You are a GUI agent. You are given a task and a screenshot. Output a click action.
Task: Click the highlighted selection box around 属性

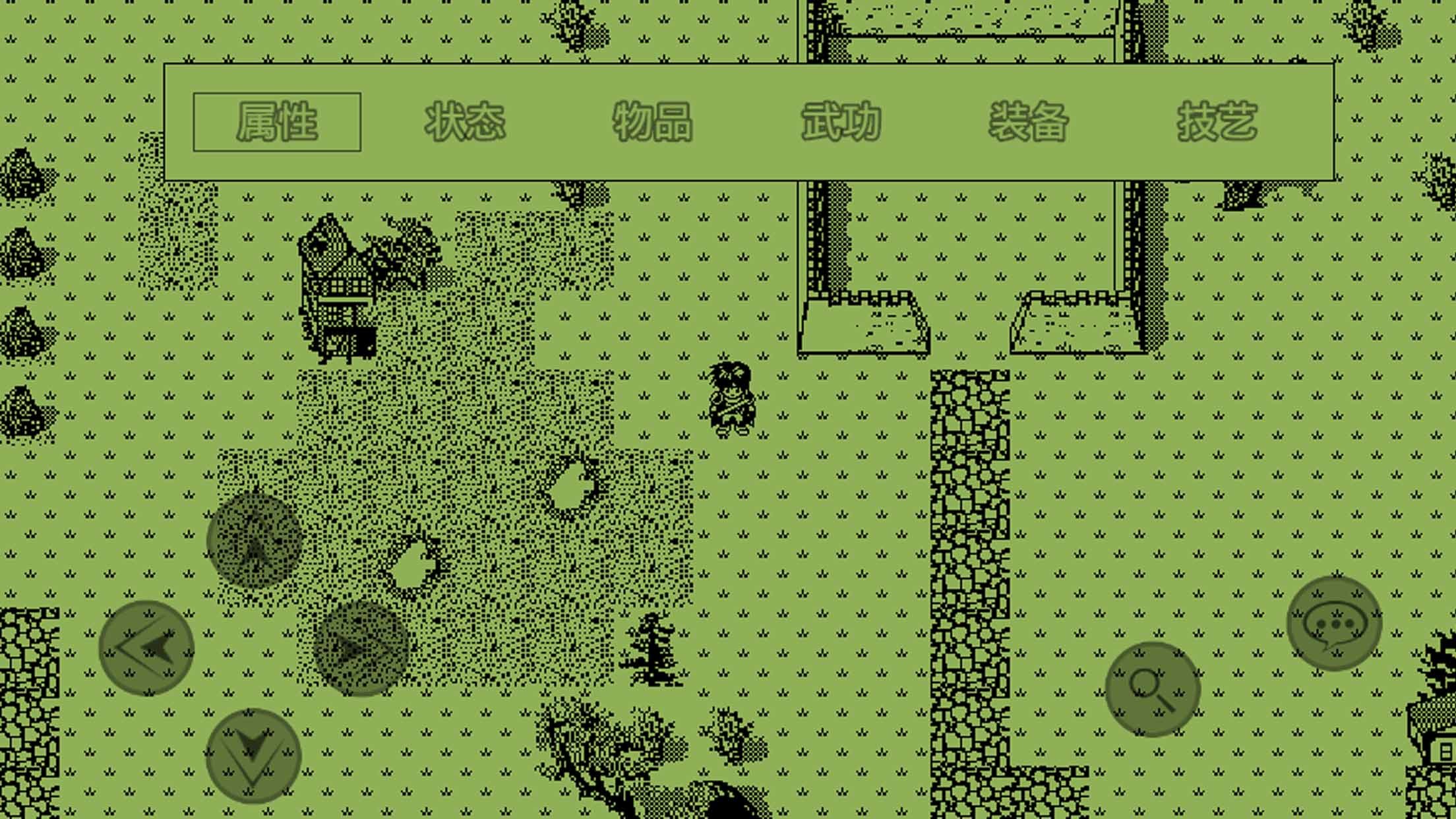277,122
